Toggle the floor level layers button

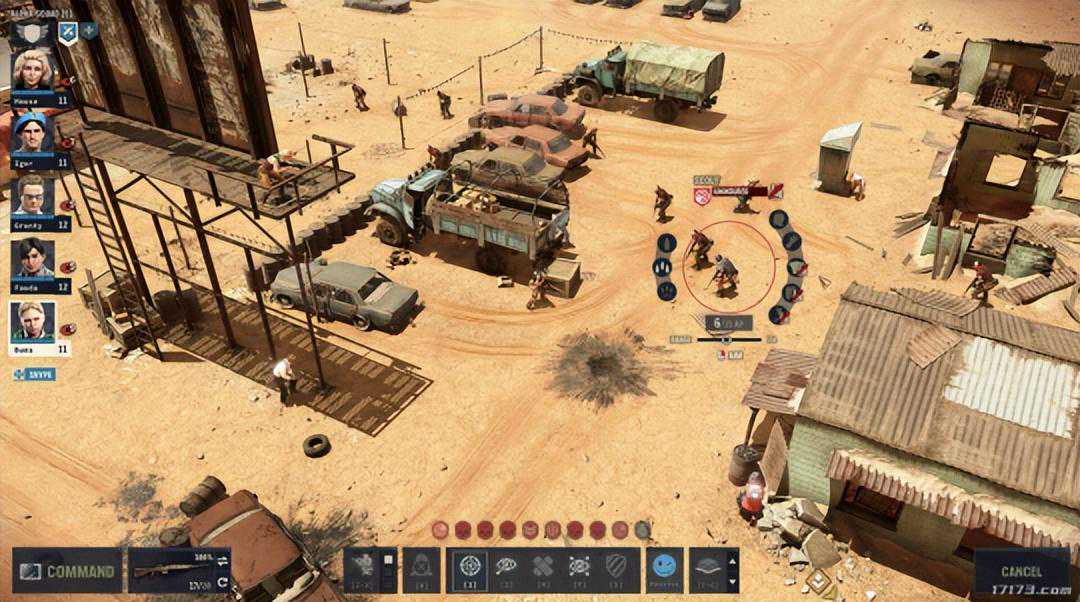coord(710,568)
